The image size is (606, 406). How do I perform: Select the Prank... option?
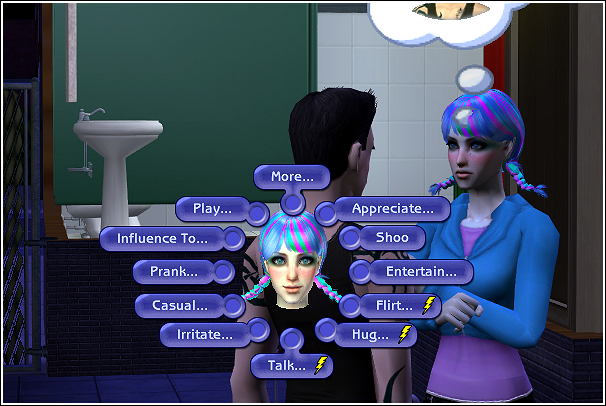click(174, 271)
